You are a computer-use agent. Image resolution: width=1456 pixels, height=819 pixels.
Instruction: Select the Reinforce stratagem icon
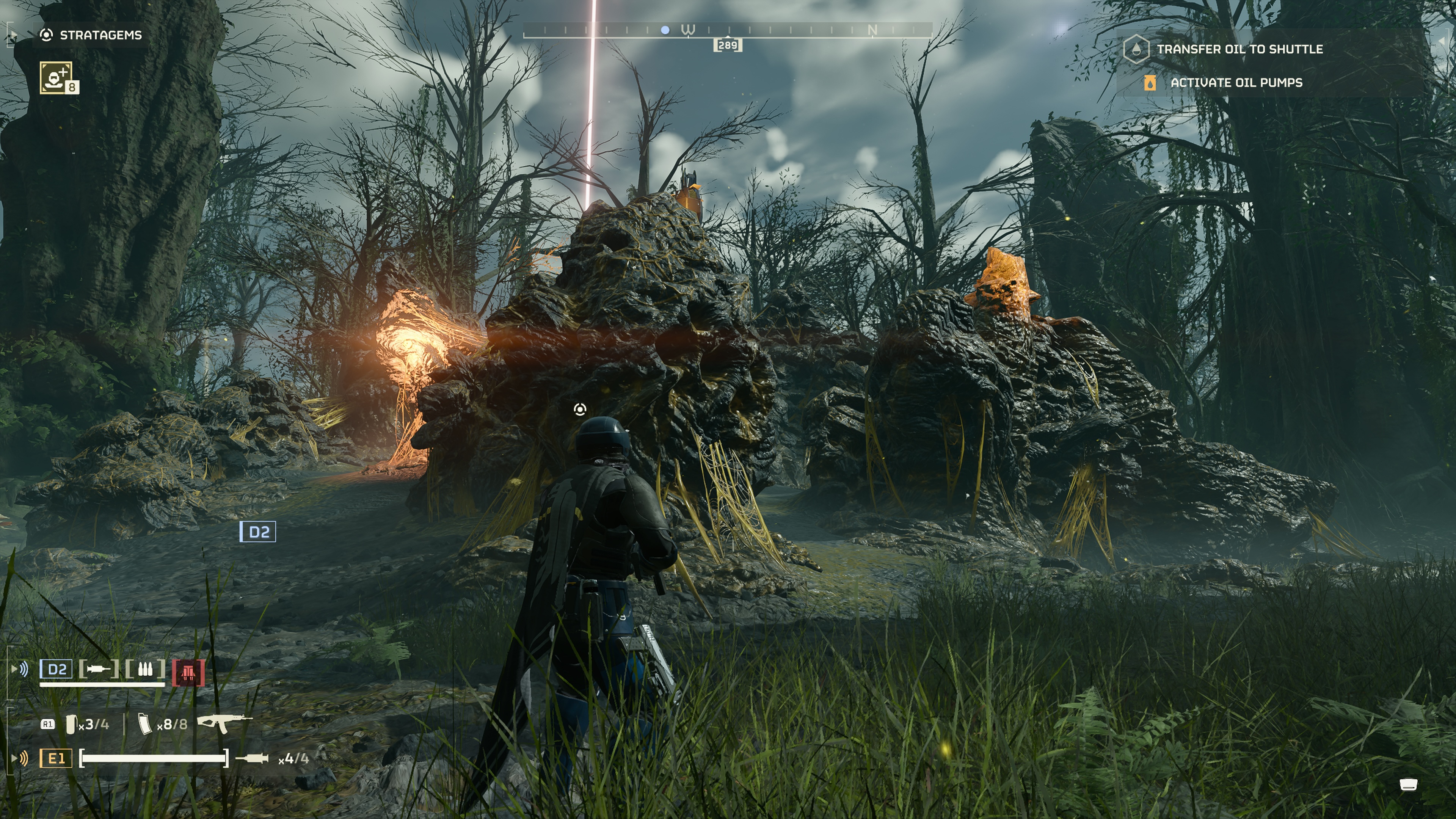pyautogui.click(x=56, y=77)
